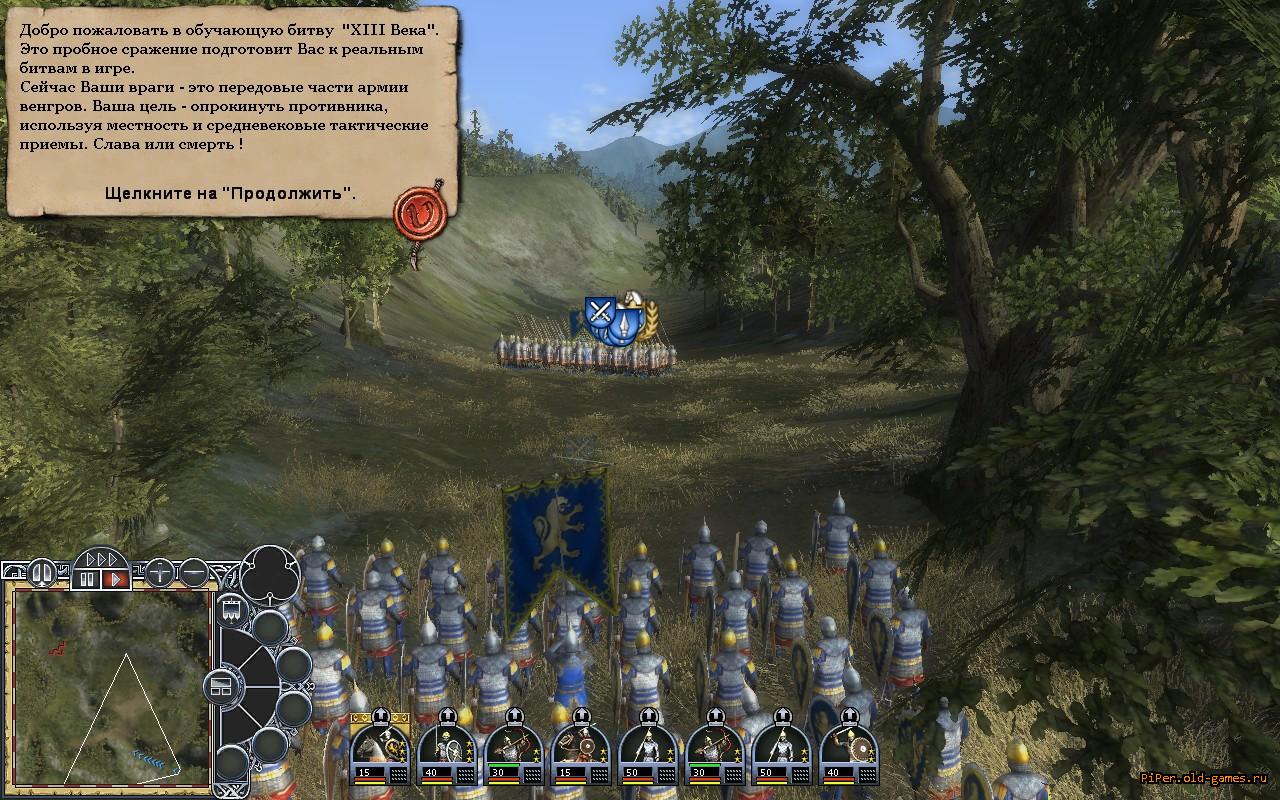Viewport: 1280px width, 800px height.
Task: Resume normal speed with the red play button
Action: (x=115, y=578)
